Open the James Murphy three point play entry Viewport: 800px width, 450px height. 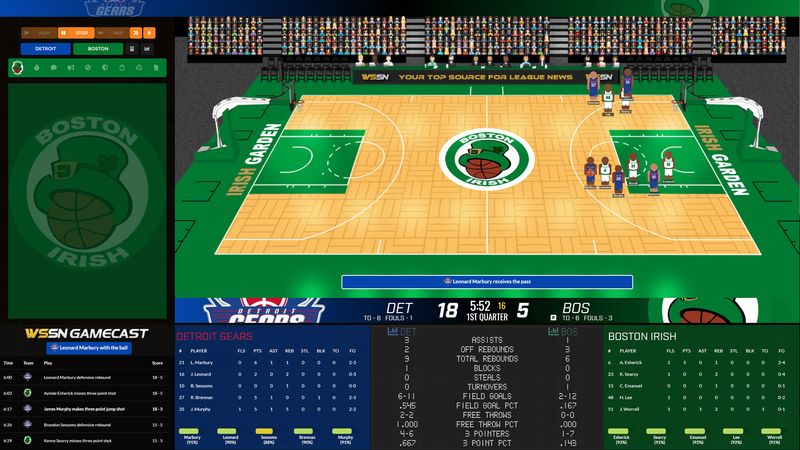coord(85,408)
